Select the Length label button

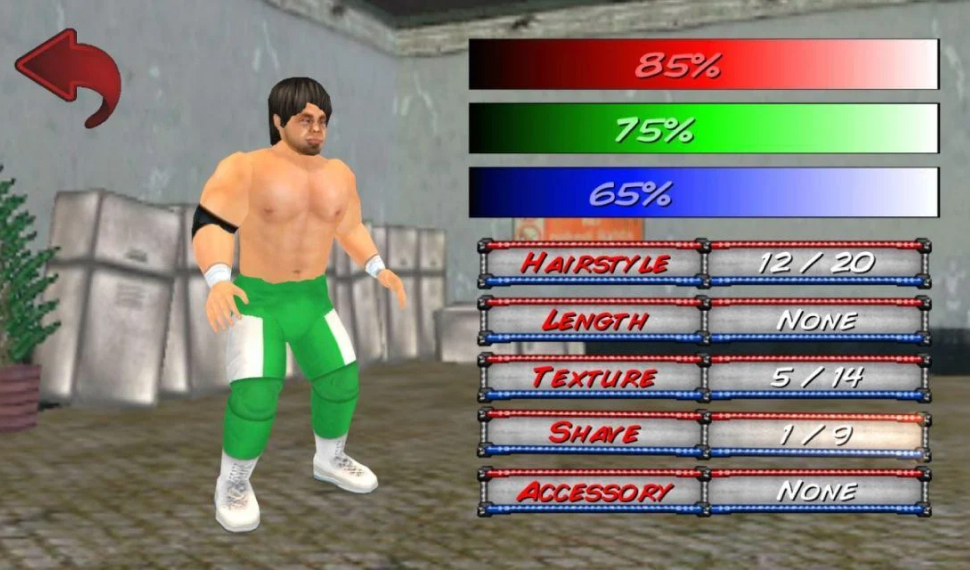point(594,320)
